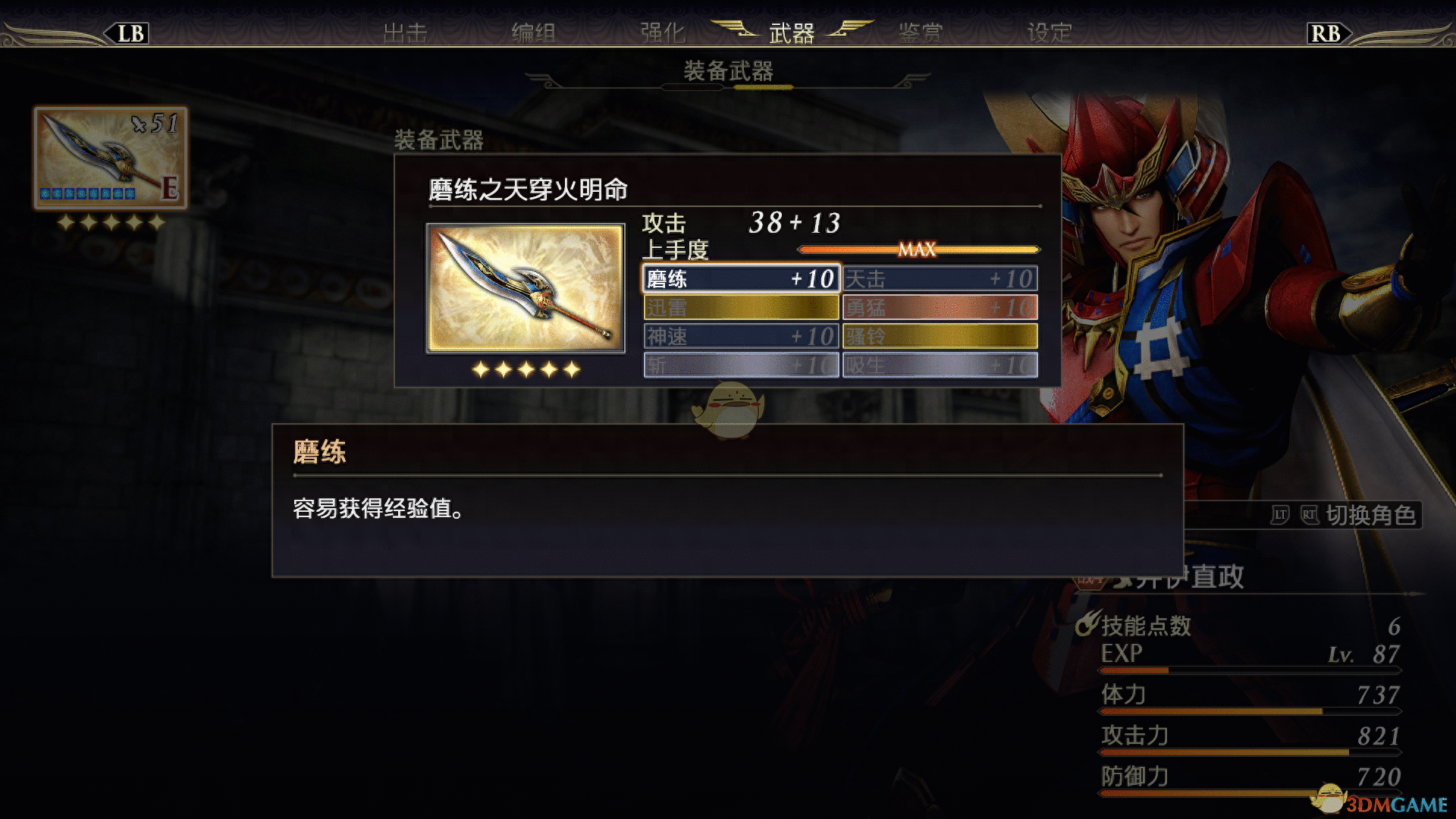Choose the 天击 +10 attribute slot
This screenshot has width=1456, height=819.
(x=940, y=279)
